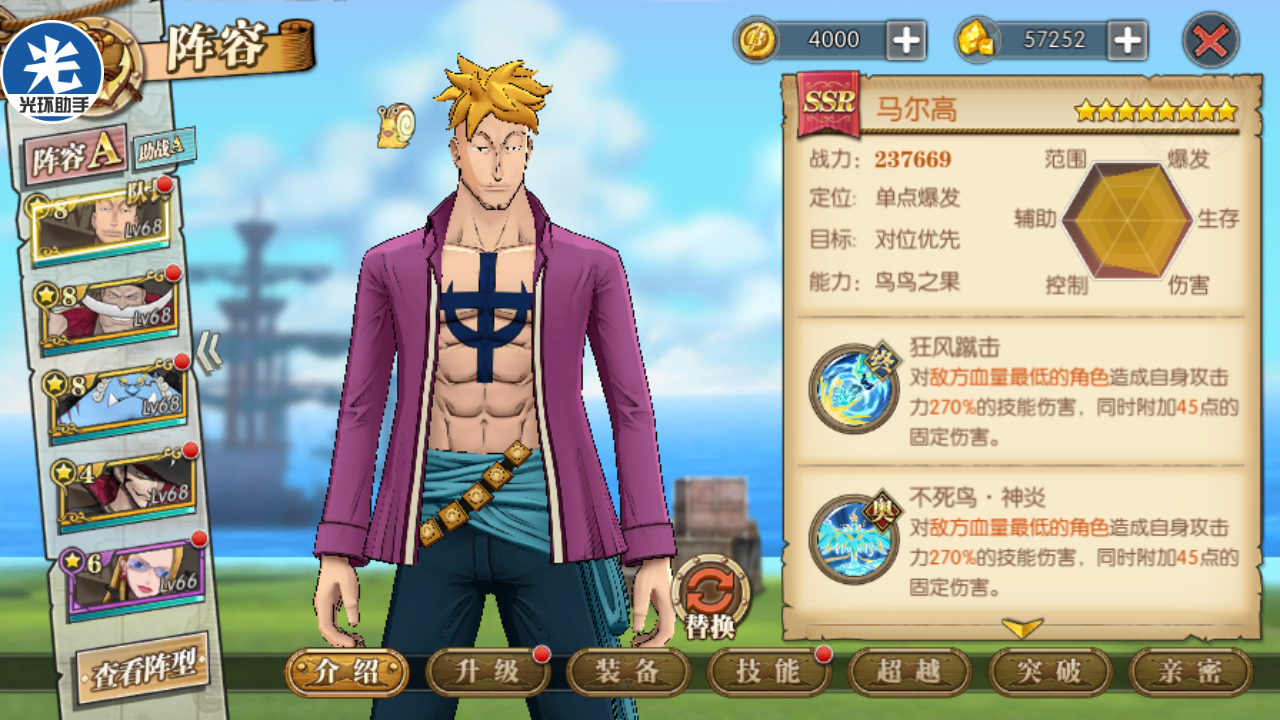Open the 突破 breakthrough tab
Screen dimensions: 1280x720
pyautogui.click(x=1050, y=672)
